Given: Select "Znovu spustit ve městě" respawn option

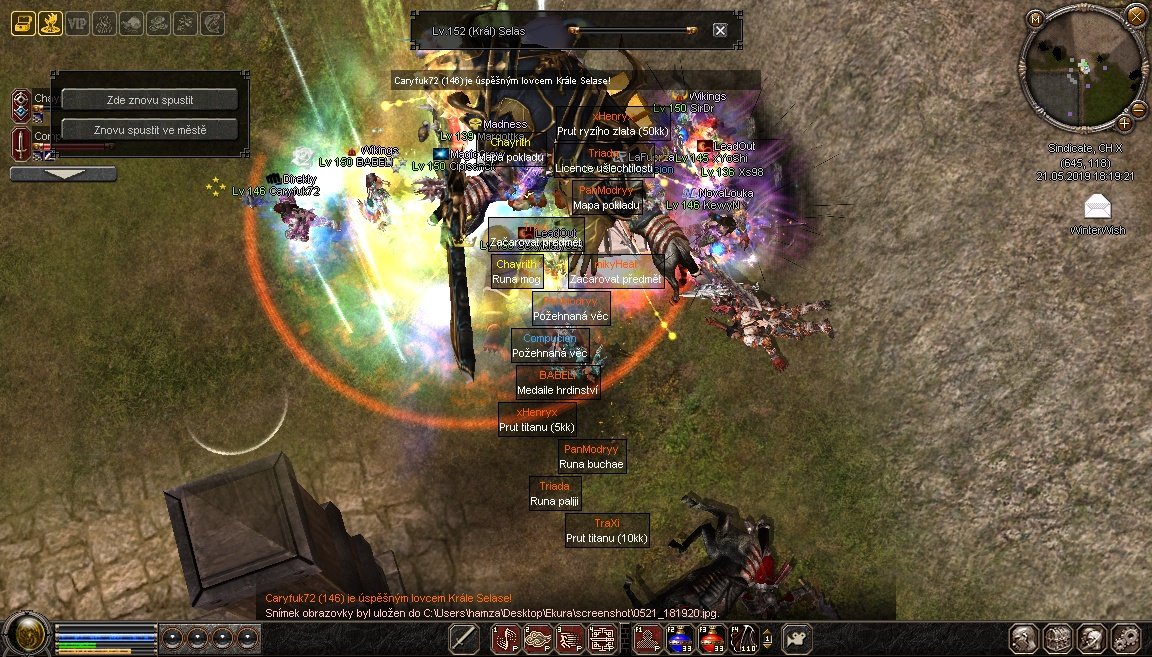Looking at the screenshot, I should [150, 130].
